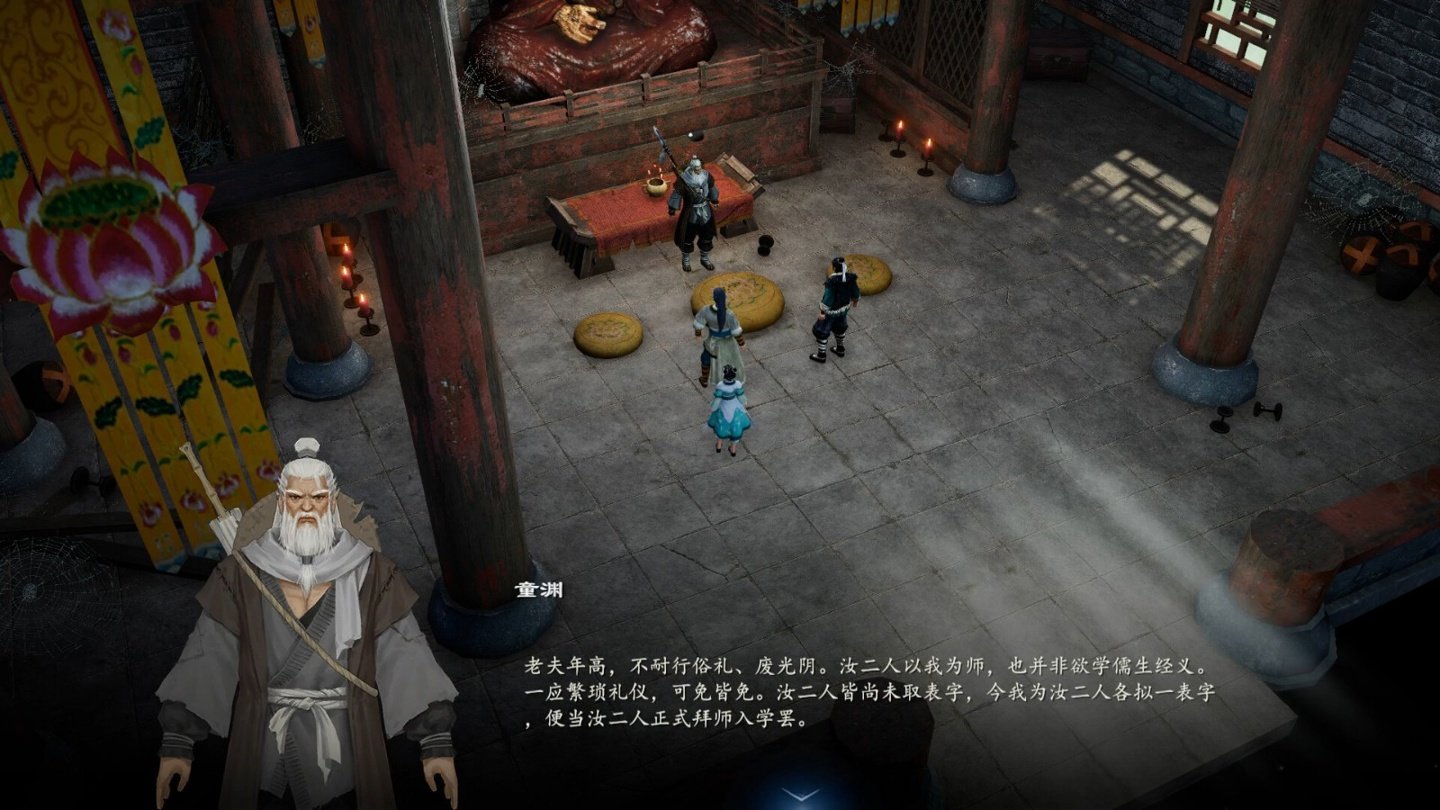
Task: Click the small incense burner on the red table
Action: pyautogui.click(x=655, y=185)
